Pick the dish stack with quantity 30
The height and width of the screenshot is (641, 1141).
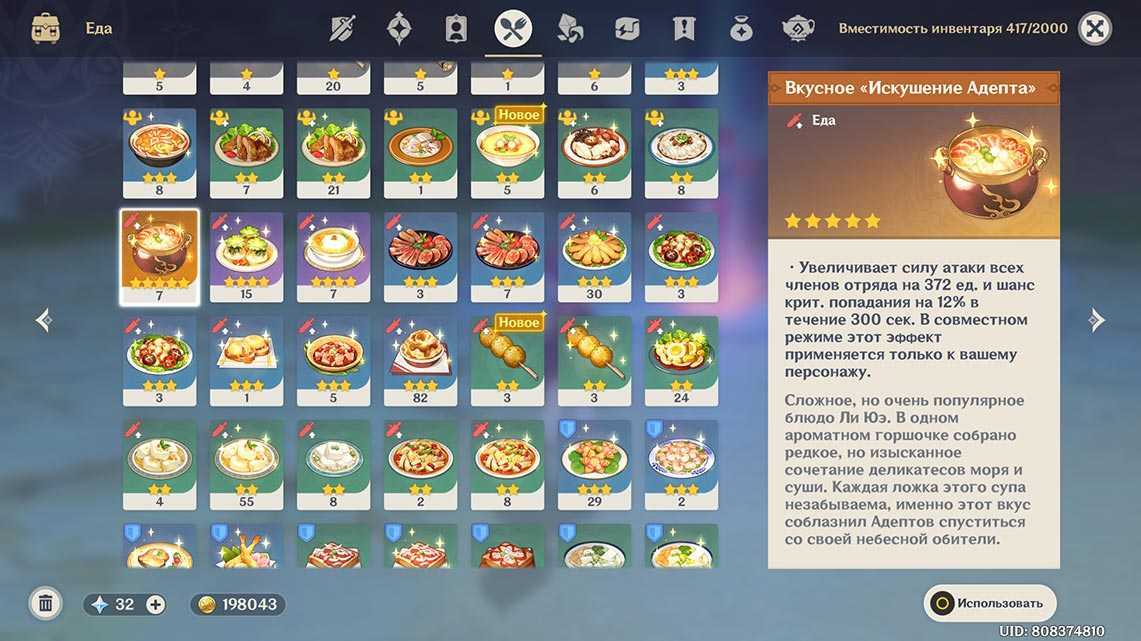point(594,256)
